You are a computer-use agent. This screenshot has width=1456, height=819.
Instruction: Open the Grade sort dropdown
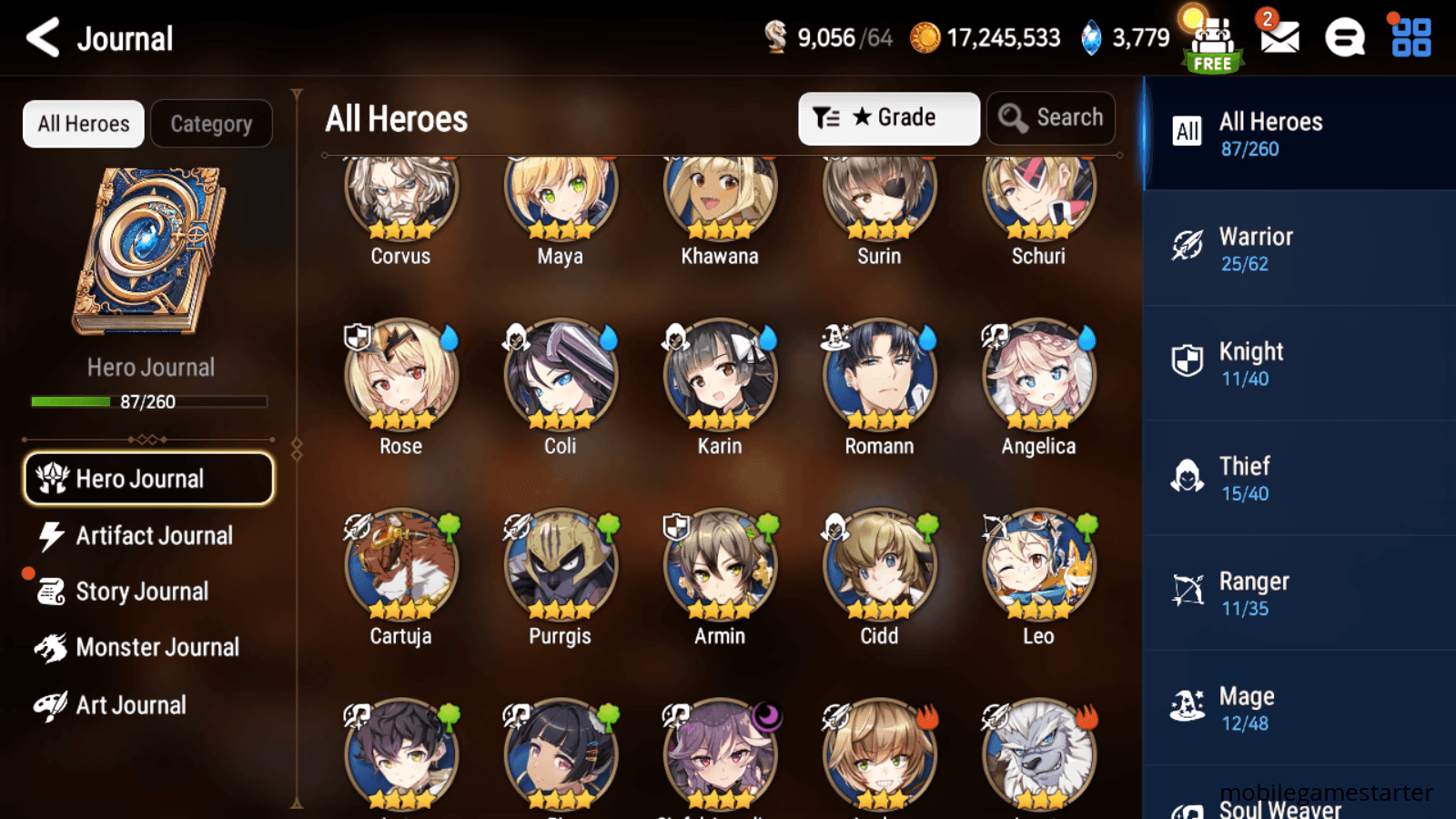(887, 117)
